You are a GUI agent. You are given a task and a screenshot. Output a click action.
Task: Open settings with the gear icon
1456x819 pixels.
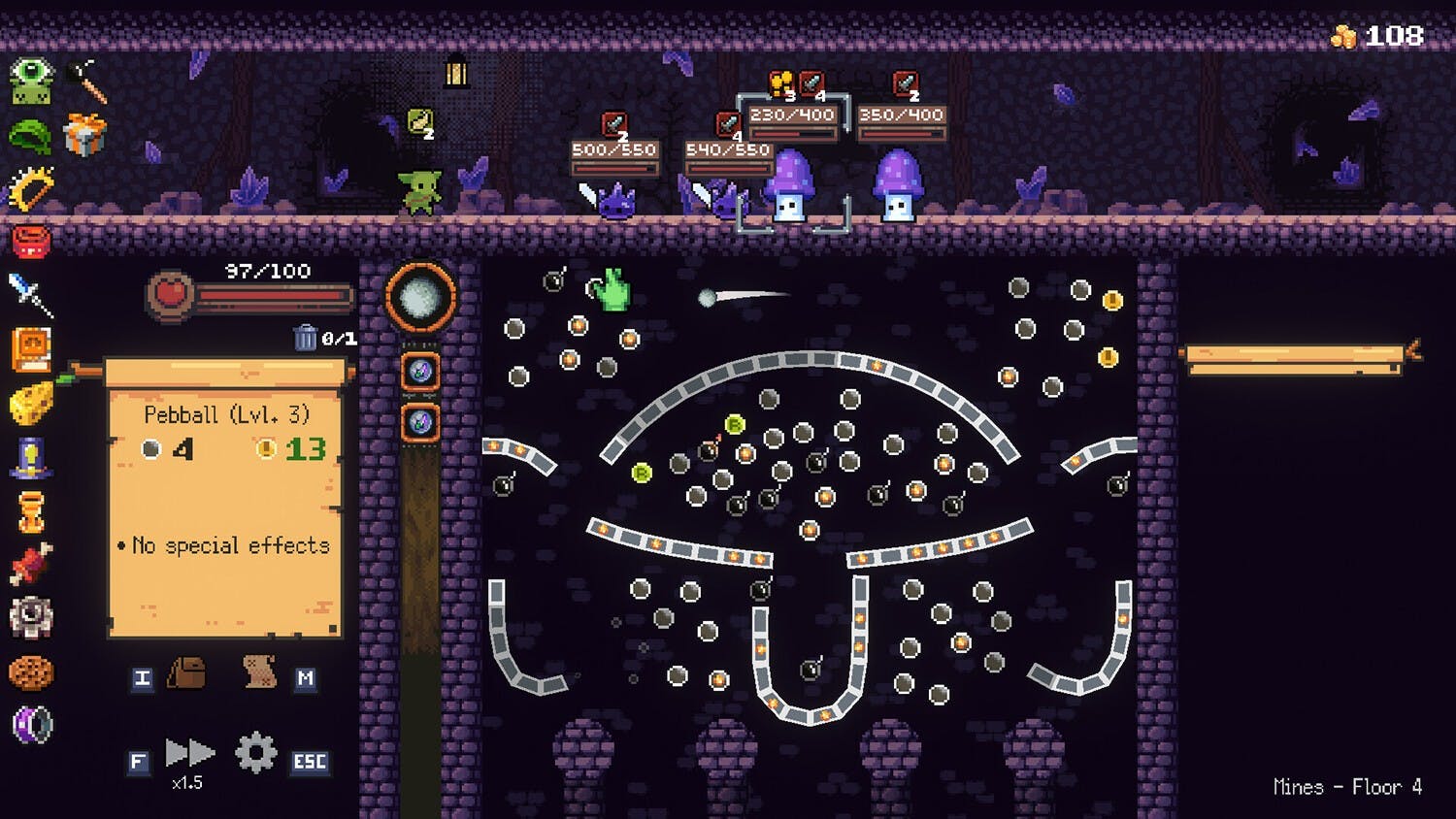tap(255, 753)
